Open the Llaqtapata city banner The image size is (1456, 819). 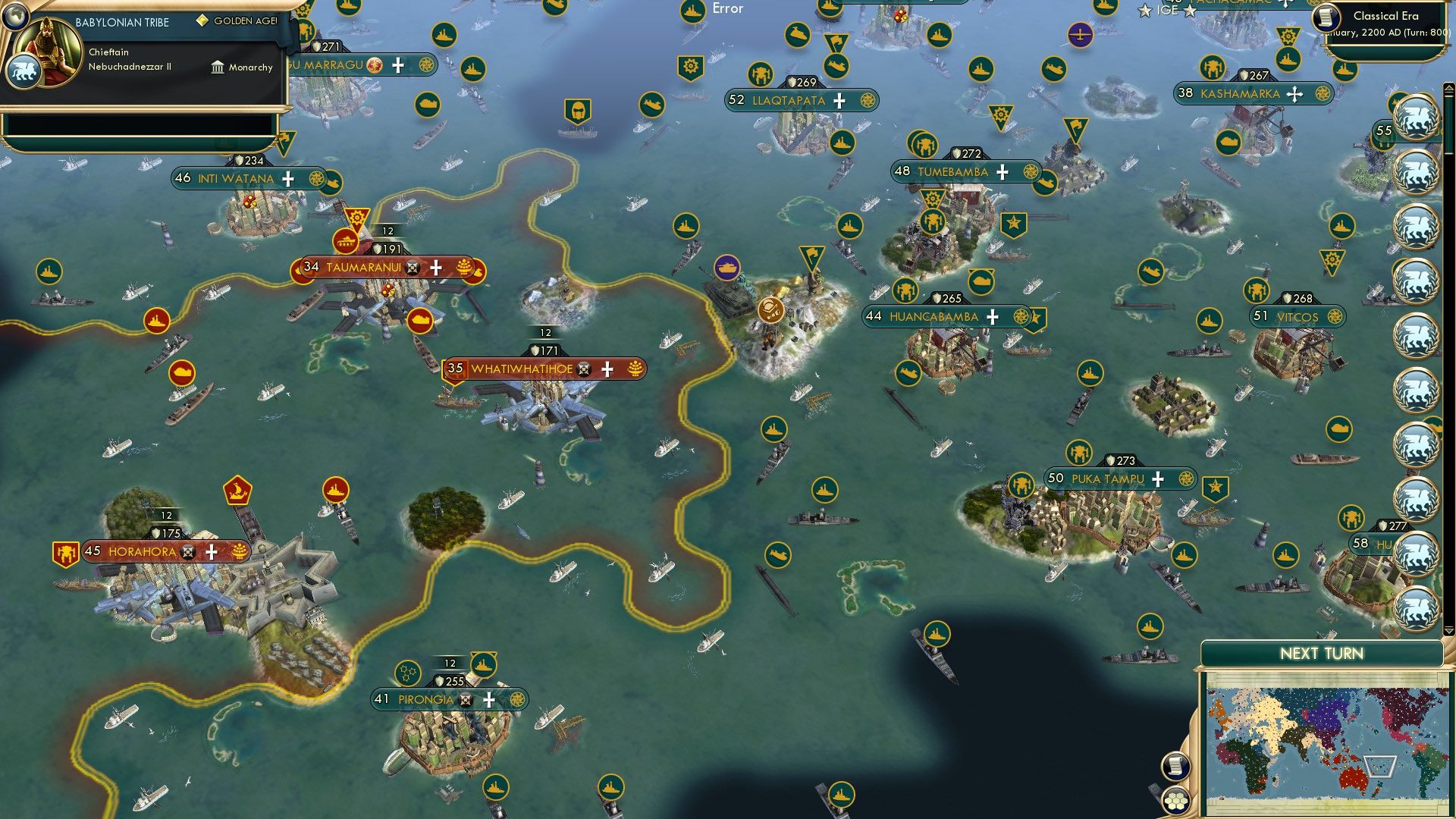(789, 99)
